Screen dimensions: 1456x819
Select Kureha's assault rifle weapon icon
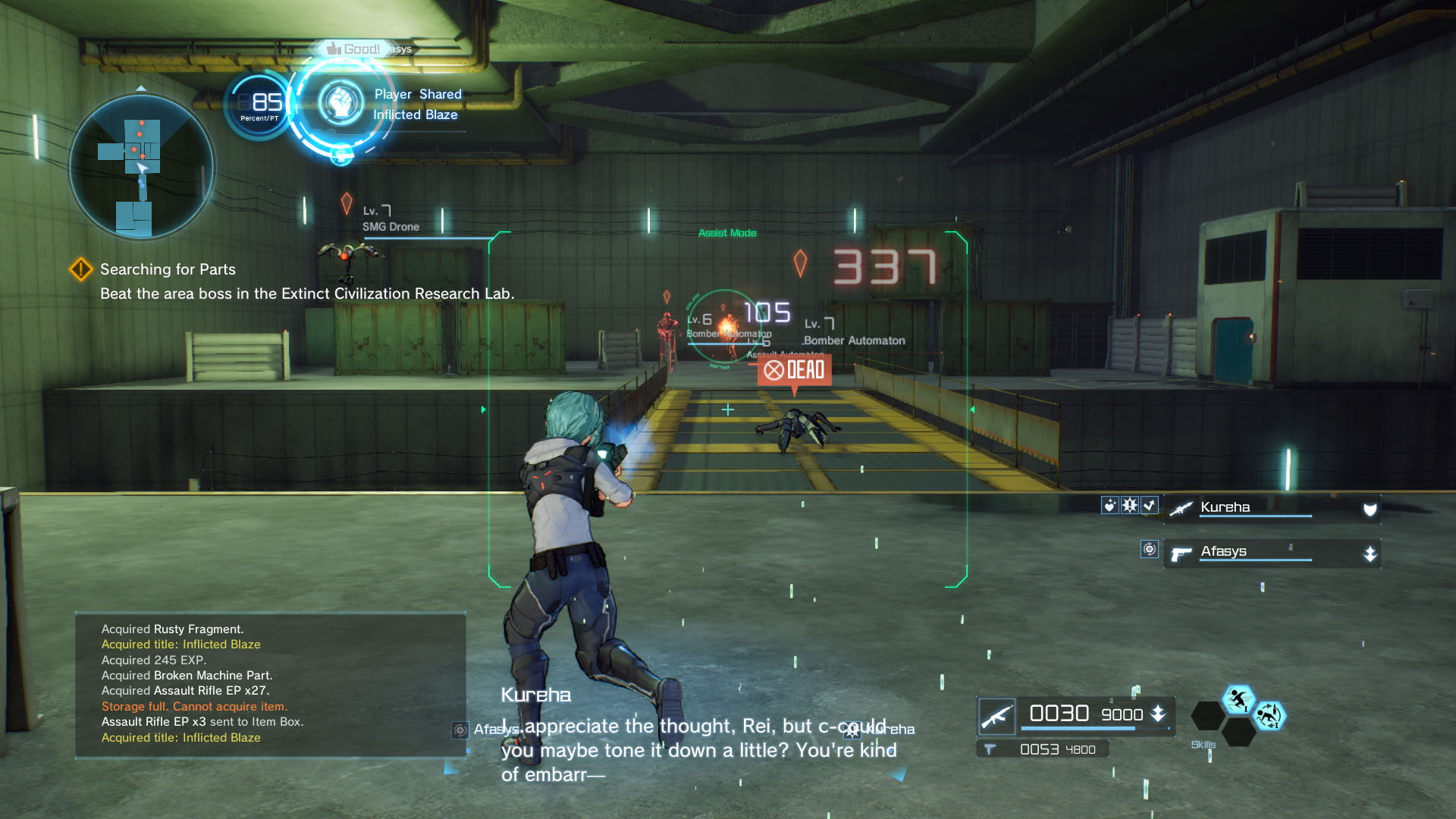(1179, 510)
